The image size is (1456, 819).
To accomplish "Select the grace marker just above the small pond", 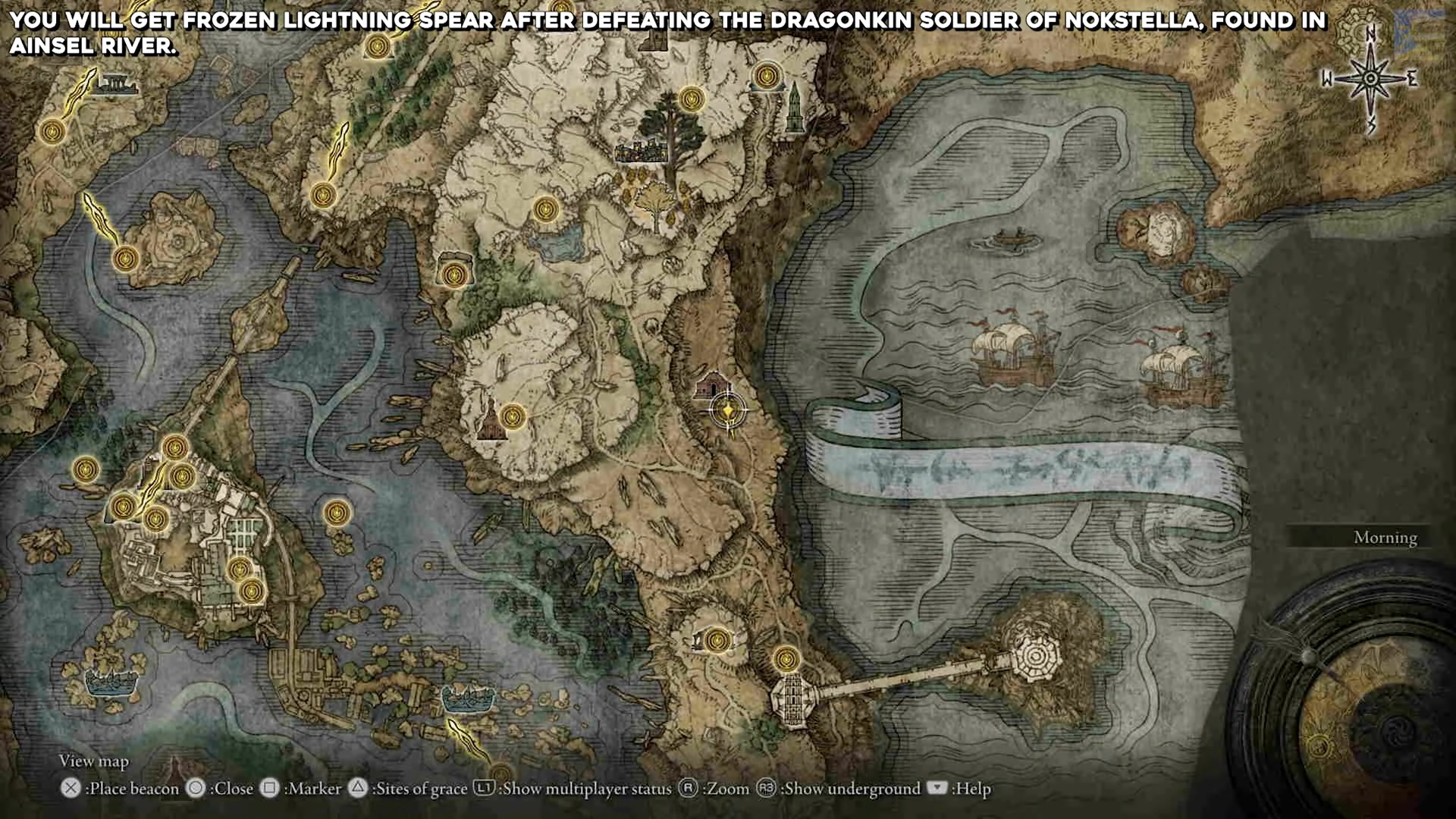I will [545, 209].
